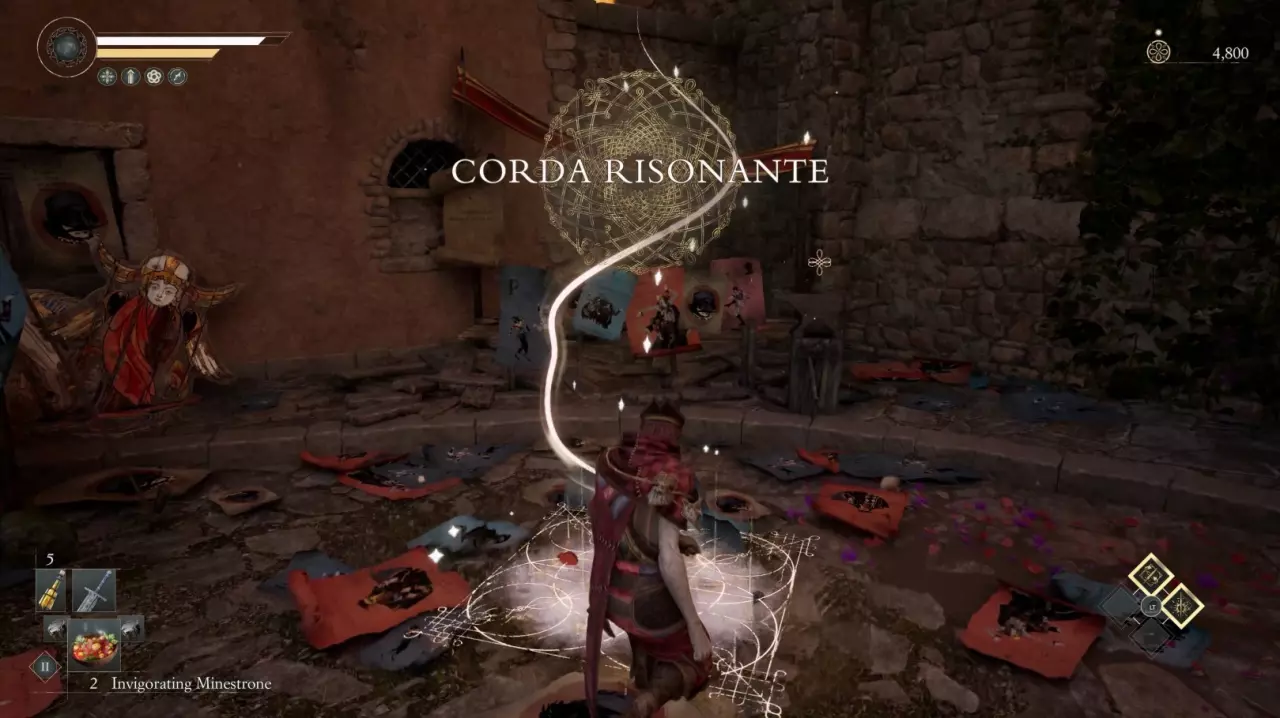Screen dimensions: 1280x718
Task: Select the yellow flask potion slot
Action: pyautogui.click(x=51, y=591)
